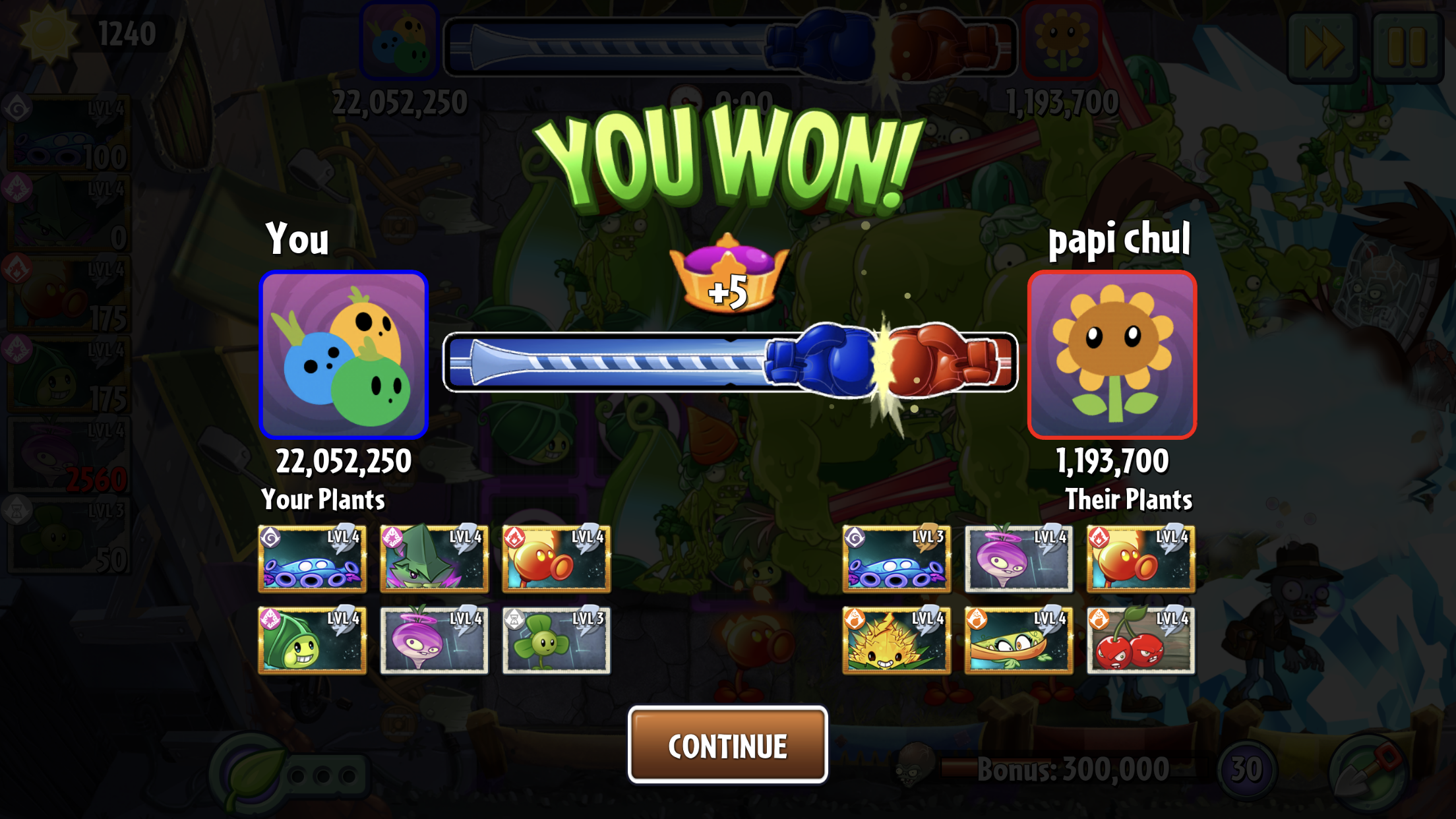Toggle the dimmed fast-forward button
Screen dimensions: 1456x819
(1323, 47)
